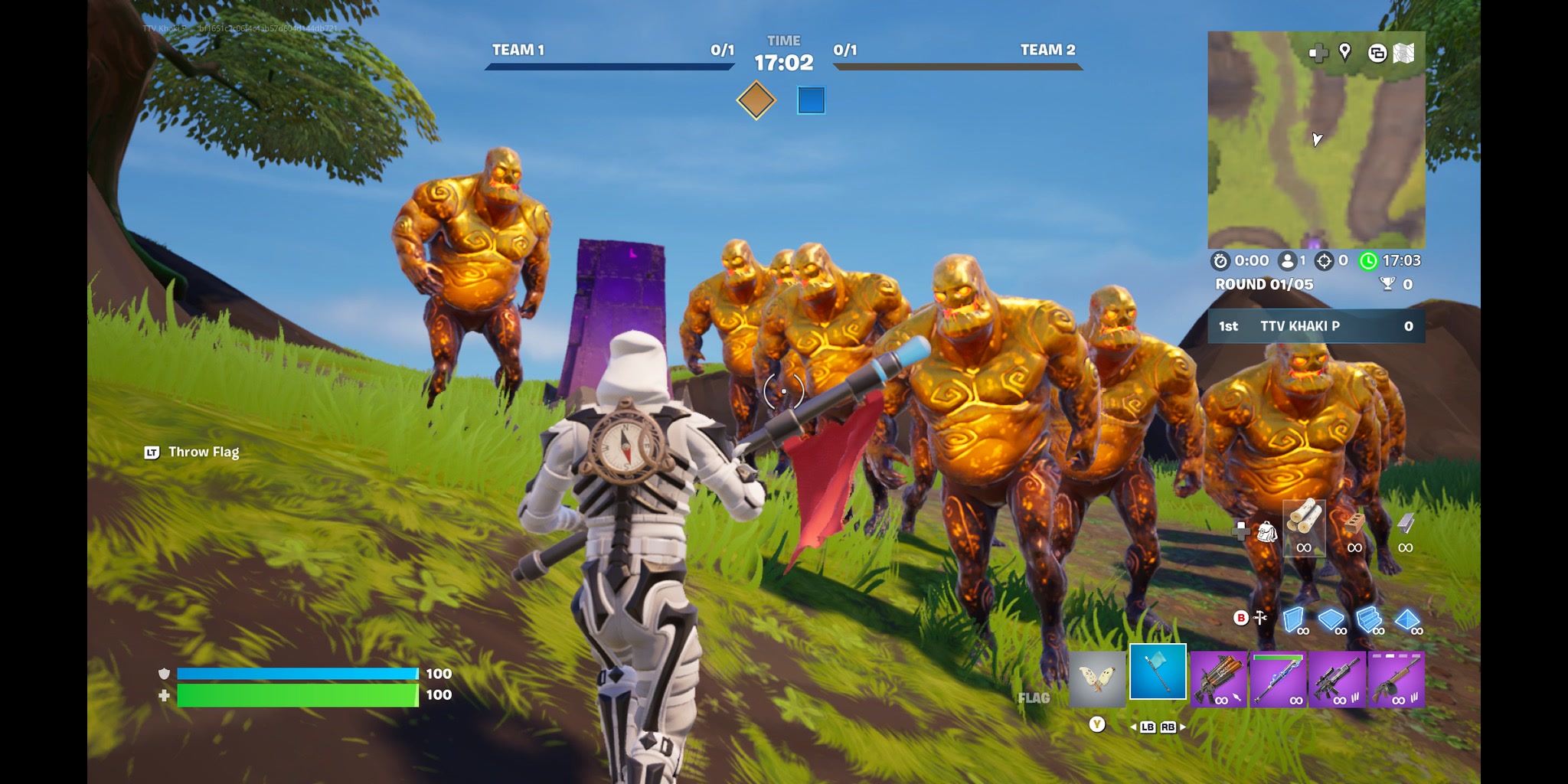Click the harvesting pickaxe icon next to B
1568x784 pixels.
coord(1259,619)
